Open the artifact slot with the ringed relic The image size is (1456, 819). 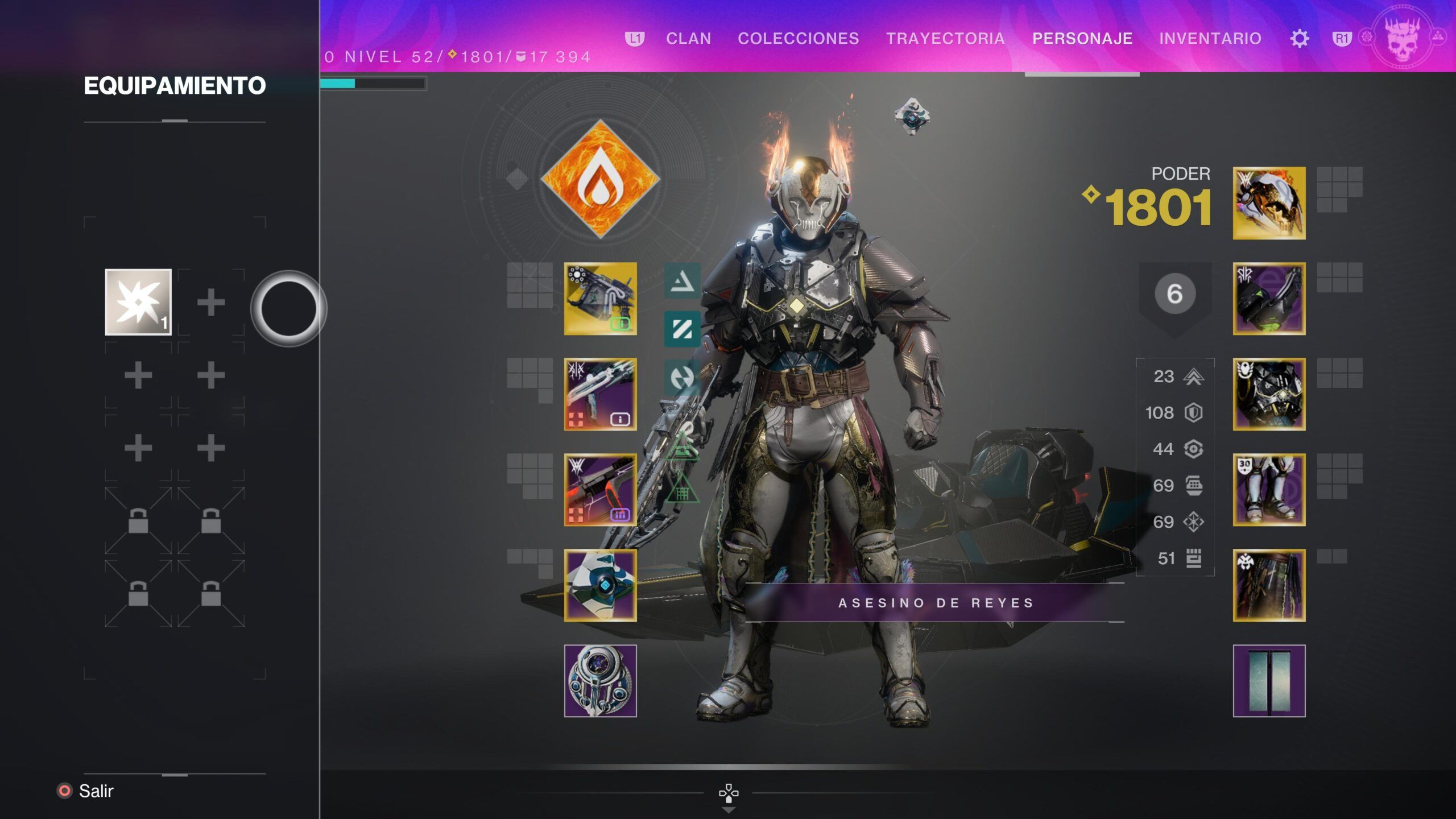(x=600, y=681)
